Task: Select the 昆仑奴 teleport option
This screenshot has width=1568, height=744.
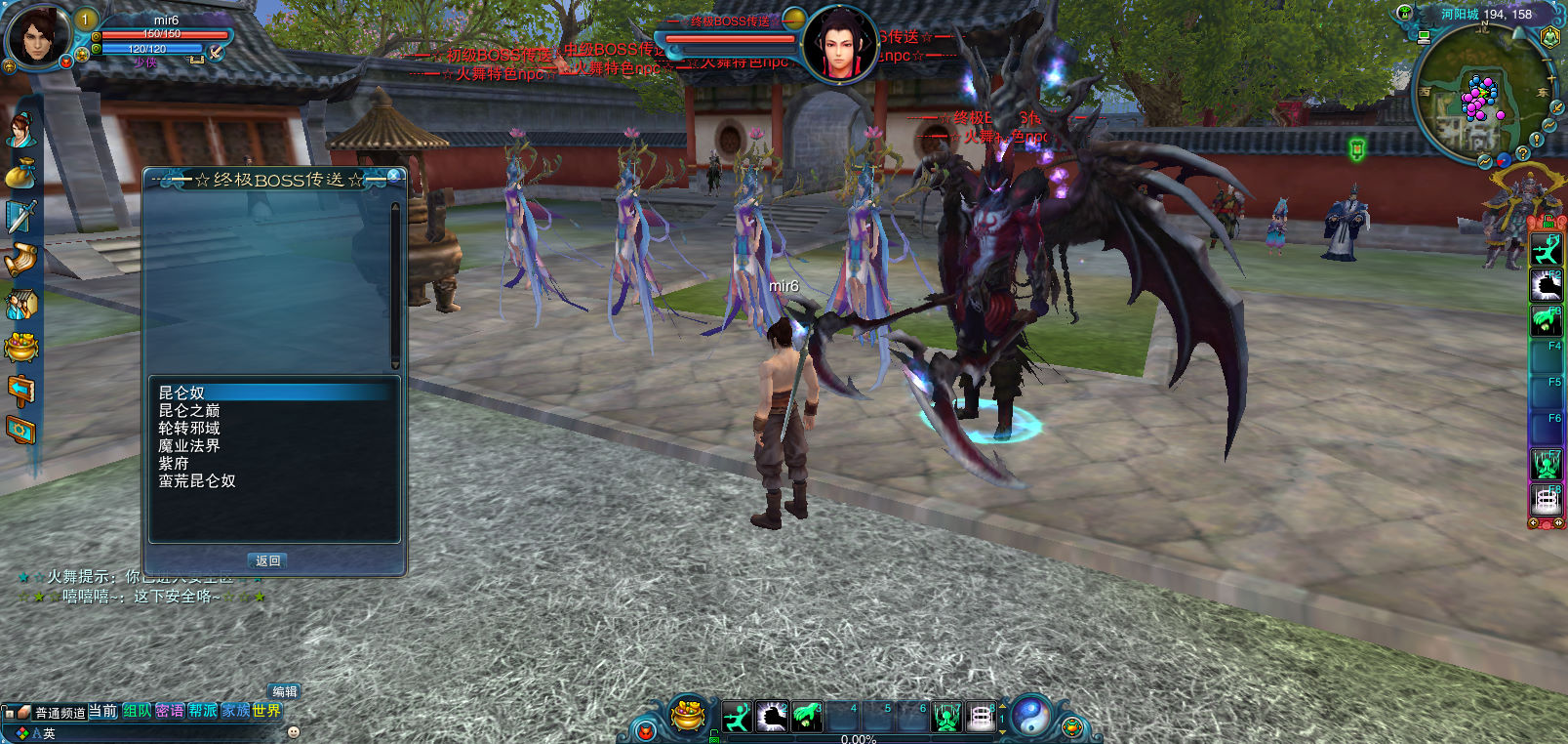Action: tap(182, 393)
